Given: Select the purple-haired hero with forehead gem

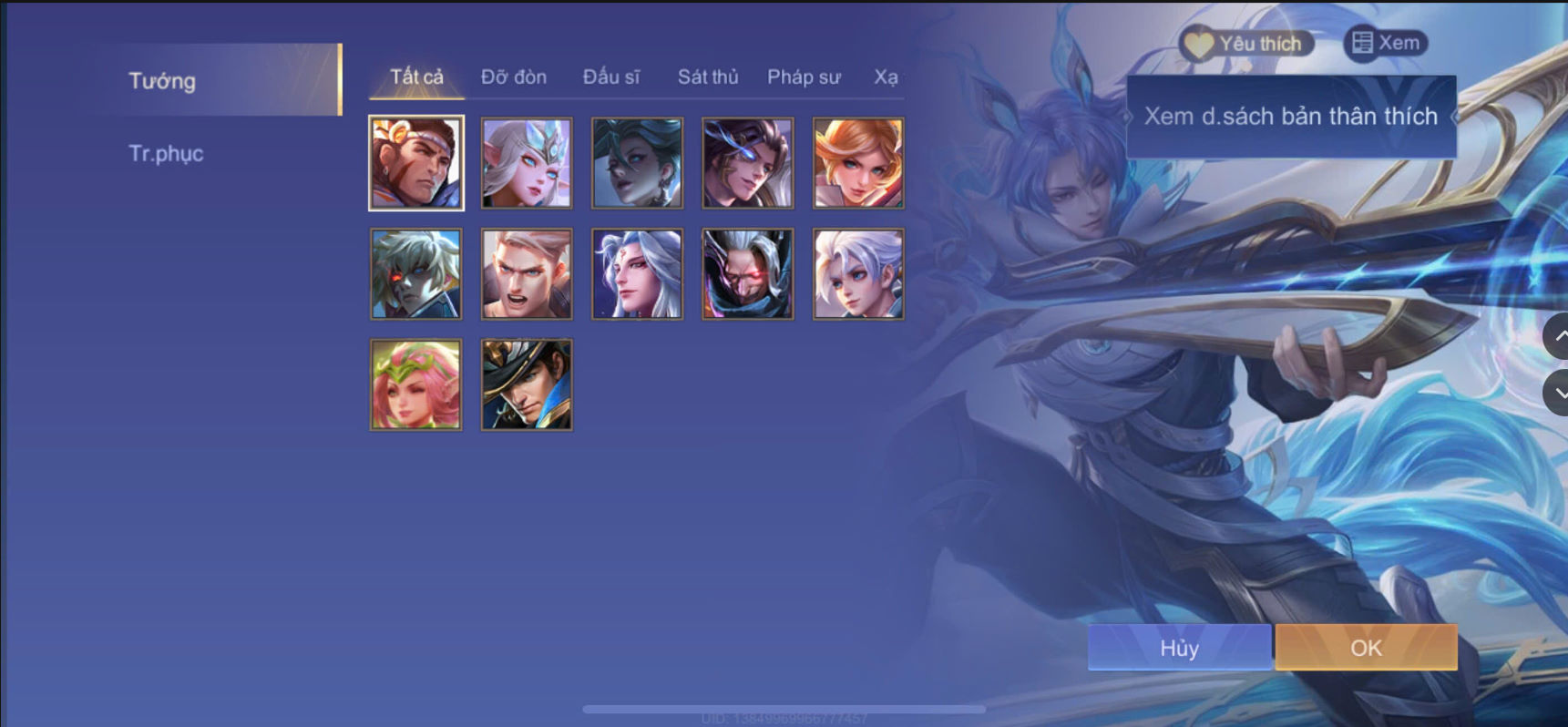Looking at the screenshot, I should pyautogui.click(x=637, y=274).
